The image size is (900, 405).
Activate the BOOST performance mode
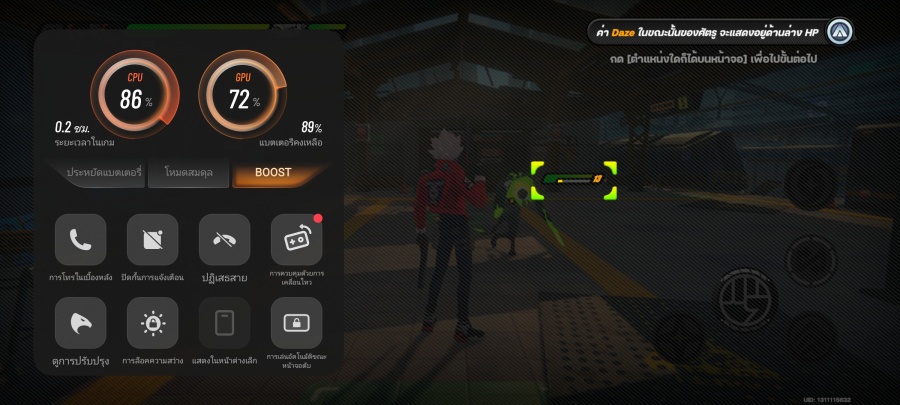(273, 173)
